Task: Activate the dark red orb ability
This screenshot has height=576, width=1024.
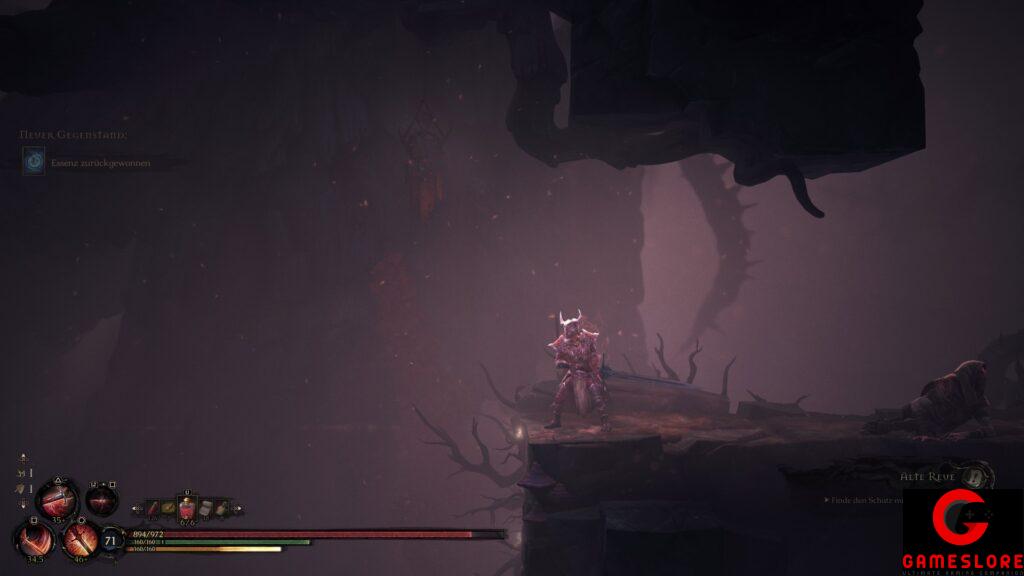Action: 101,499
